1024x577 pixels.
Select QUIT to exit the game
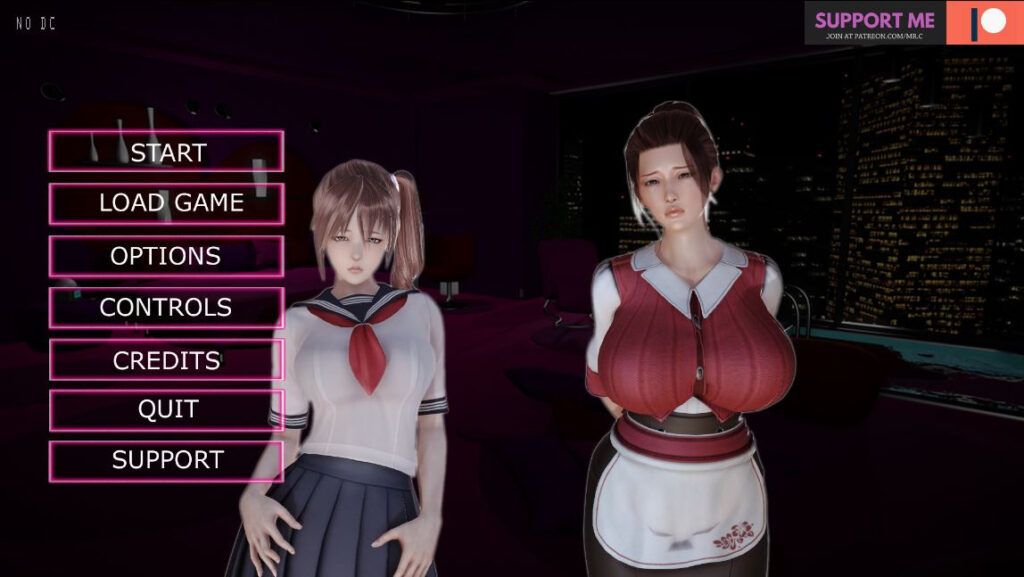(x=166, y=410)
